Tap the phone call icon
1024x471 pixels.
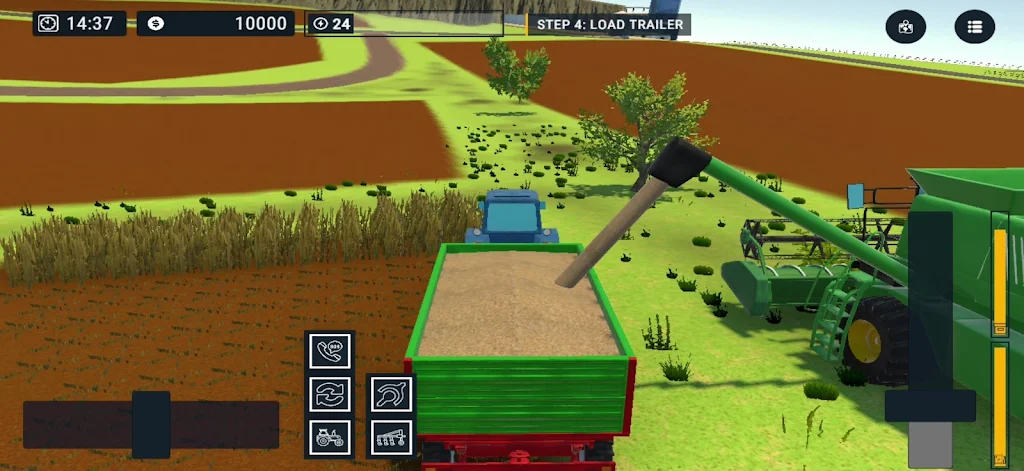[330, 351]
